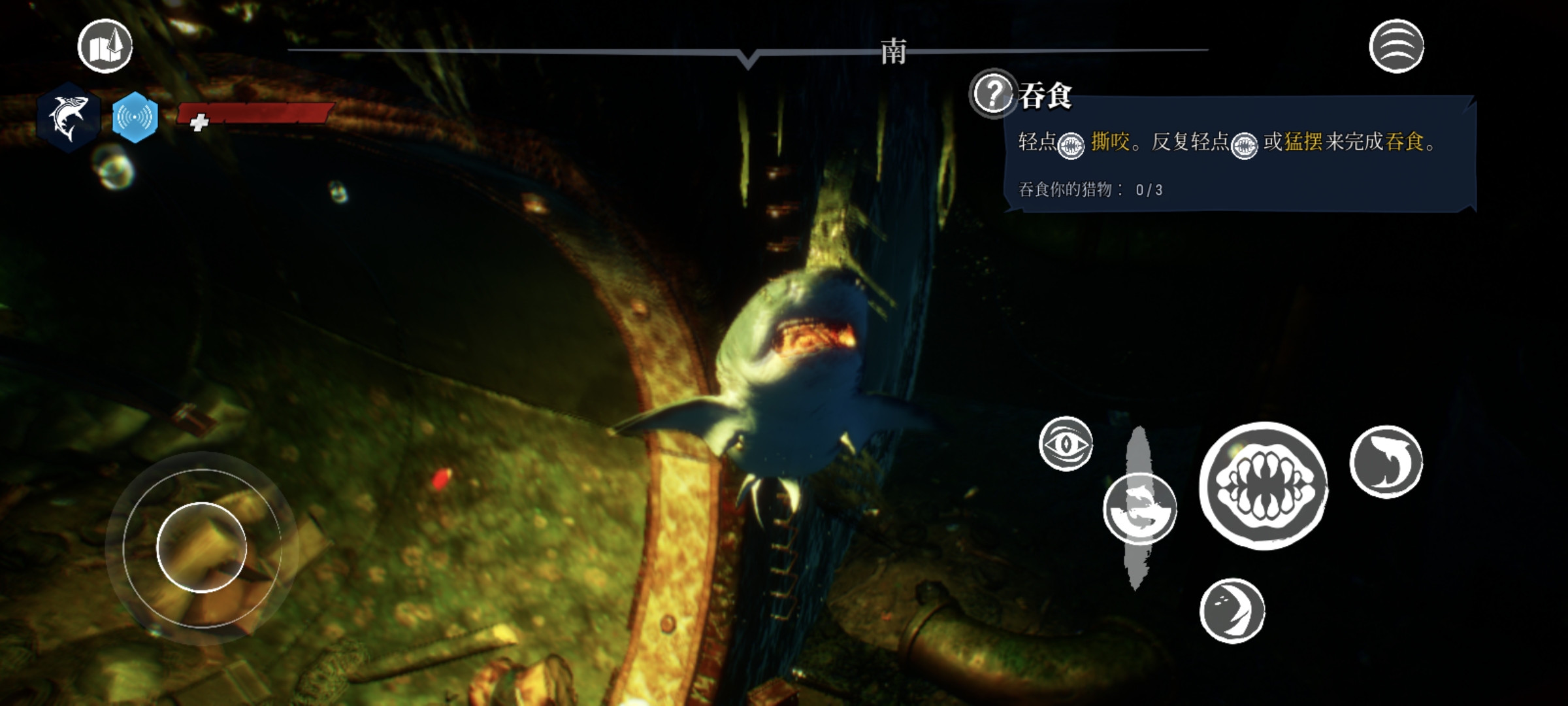Image resolution: width=1568 pixels, height=706 pixels.
Task: Tap the dodge button below the jaws
Action: pyautogui.click(x=1232, y=611)
